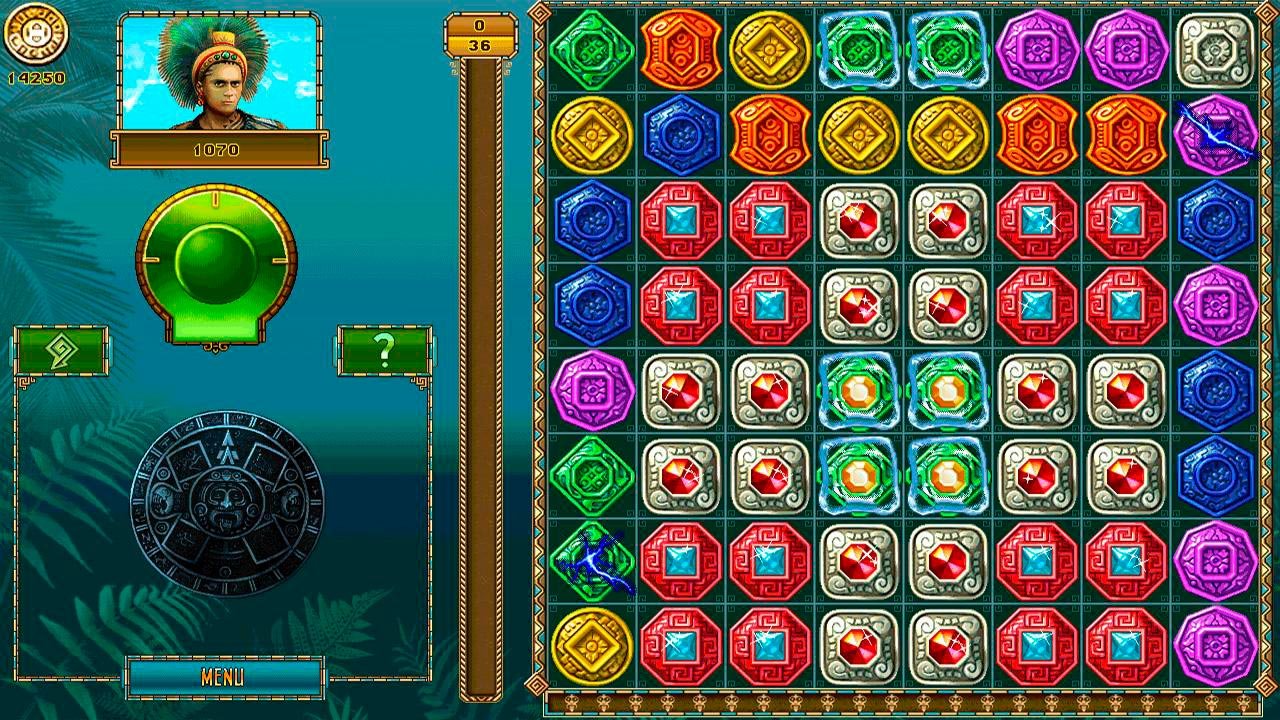Pick the silver flower-carved tile
This screenshot has width=1280, height=720.
[1215, 47]
